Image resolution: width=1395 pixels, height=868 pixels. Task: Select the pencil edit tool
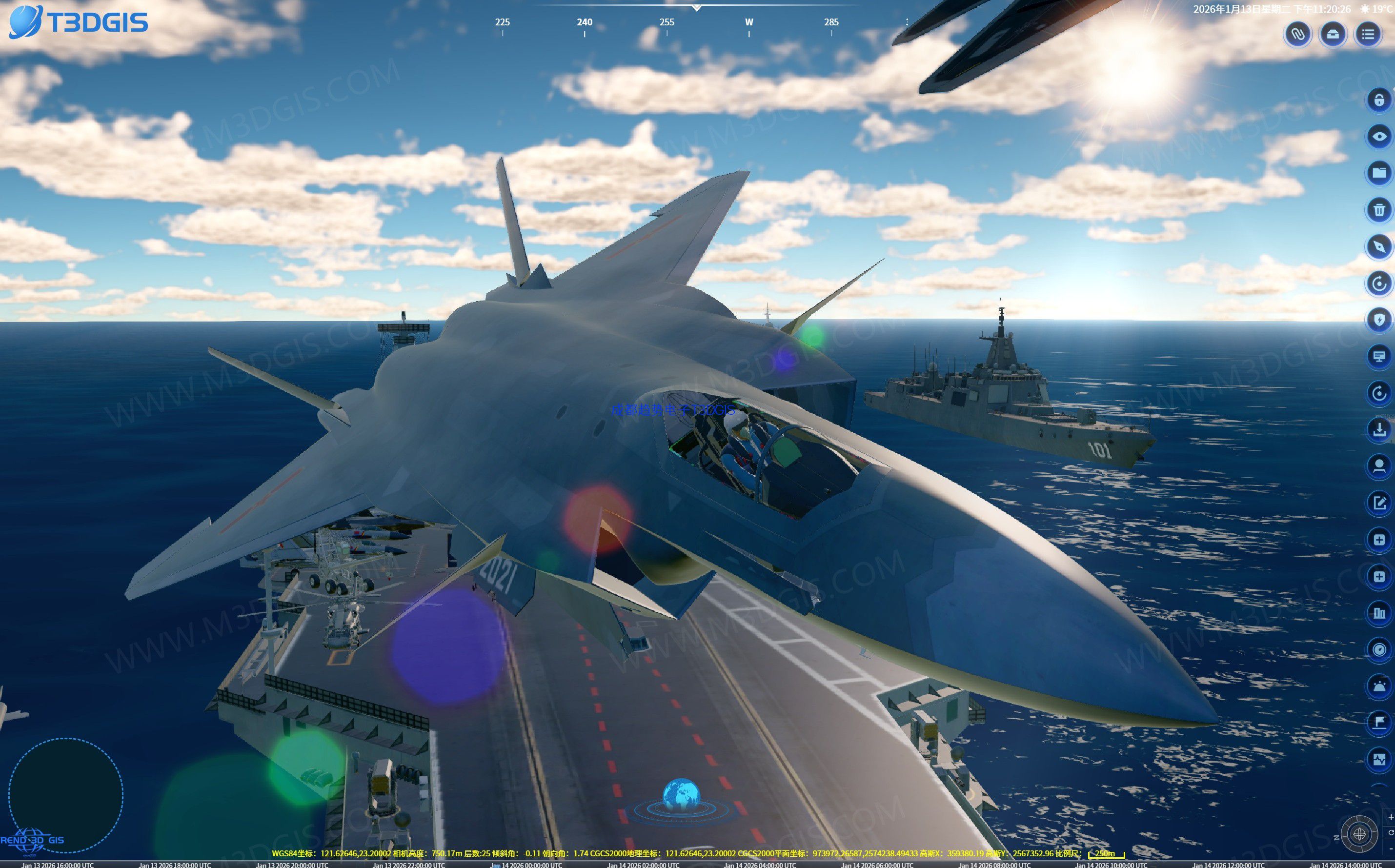click(1379, 504)
